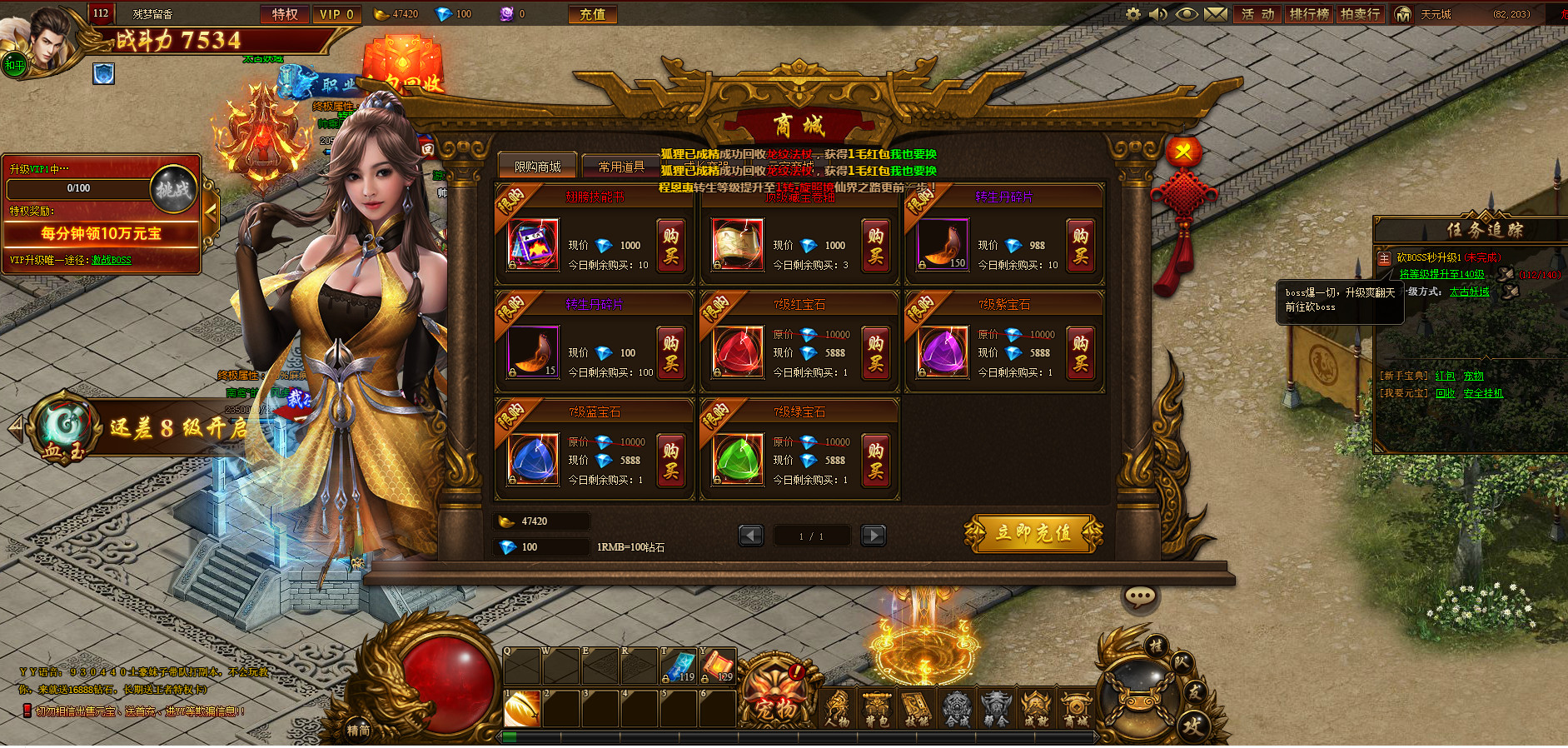This screenshot has width=1568, height=748.
Task: Buy the 7级蓝宝石 blue gem
Action: (670, 461)
